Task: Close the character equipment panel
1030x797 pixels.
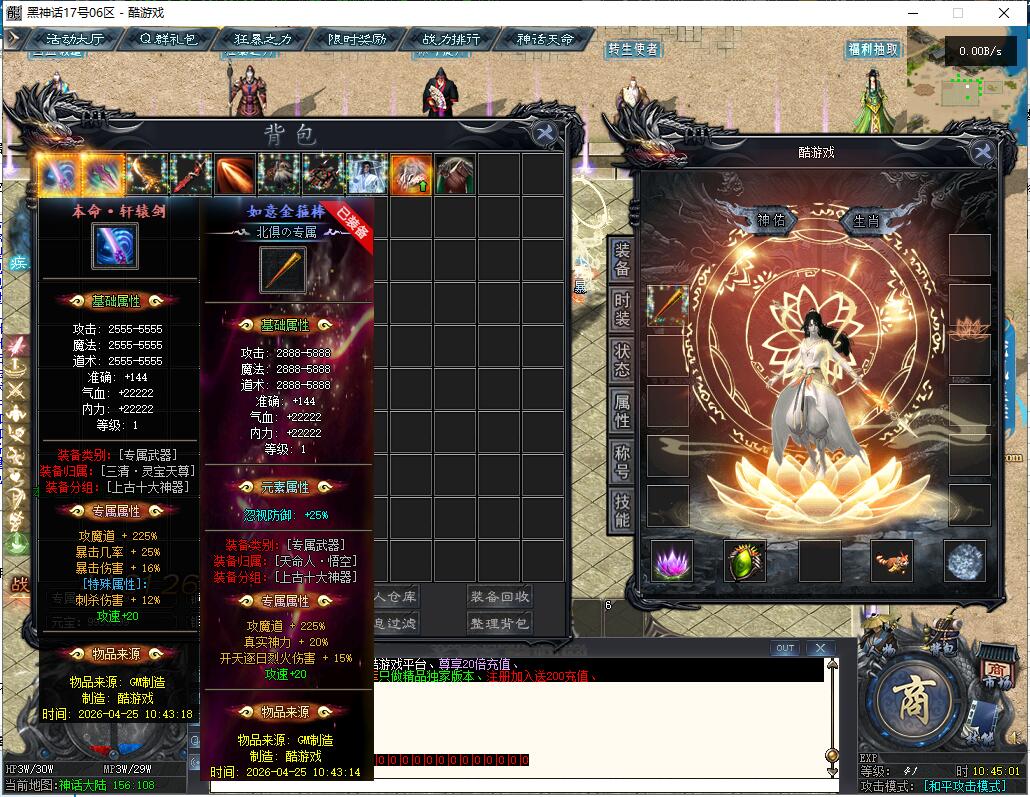Action: tap(982, 151)
